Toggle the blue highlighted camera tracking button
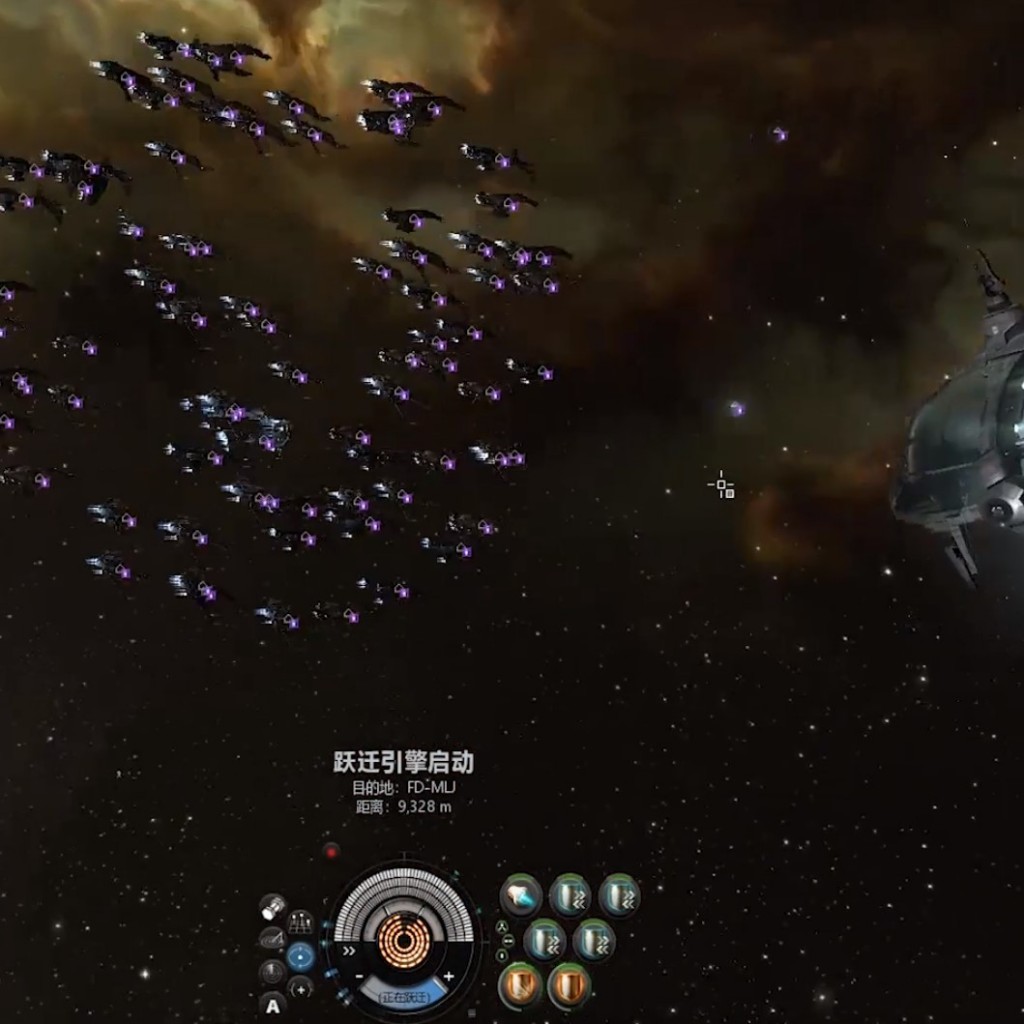 point(300,957)
